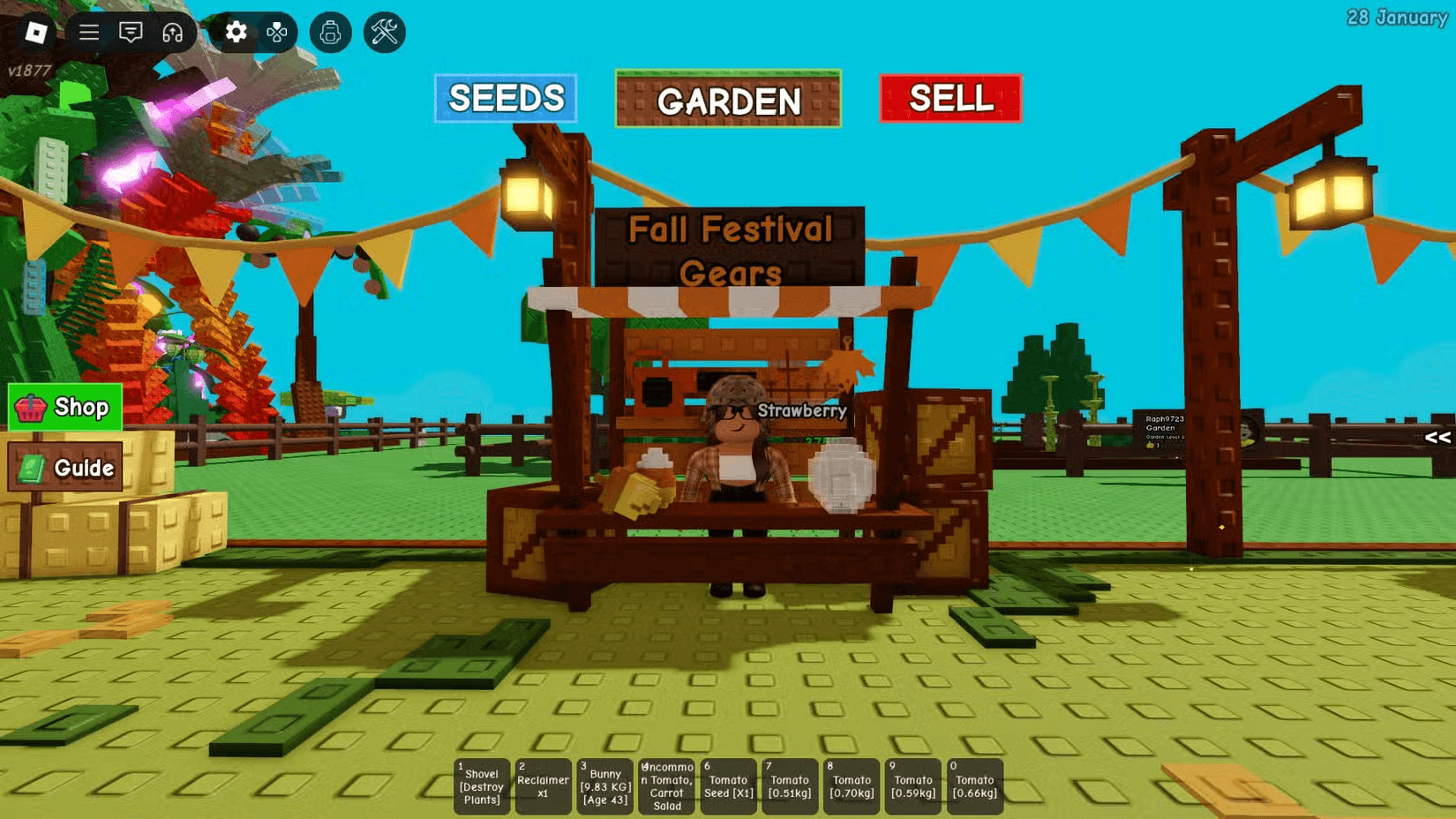
Task: Click the red SELL button
Action: coord(950,98)
